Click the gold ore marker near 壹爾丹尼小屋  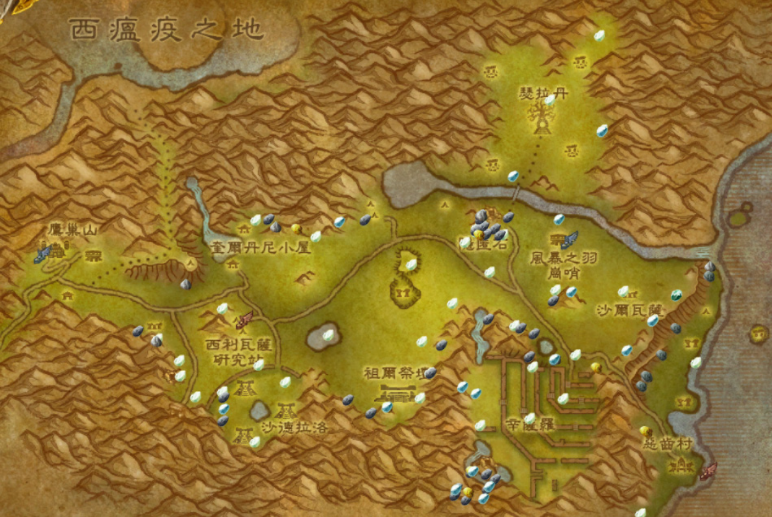click(x=297, y=229)
